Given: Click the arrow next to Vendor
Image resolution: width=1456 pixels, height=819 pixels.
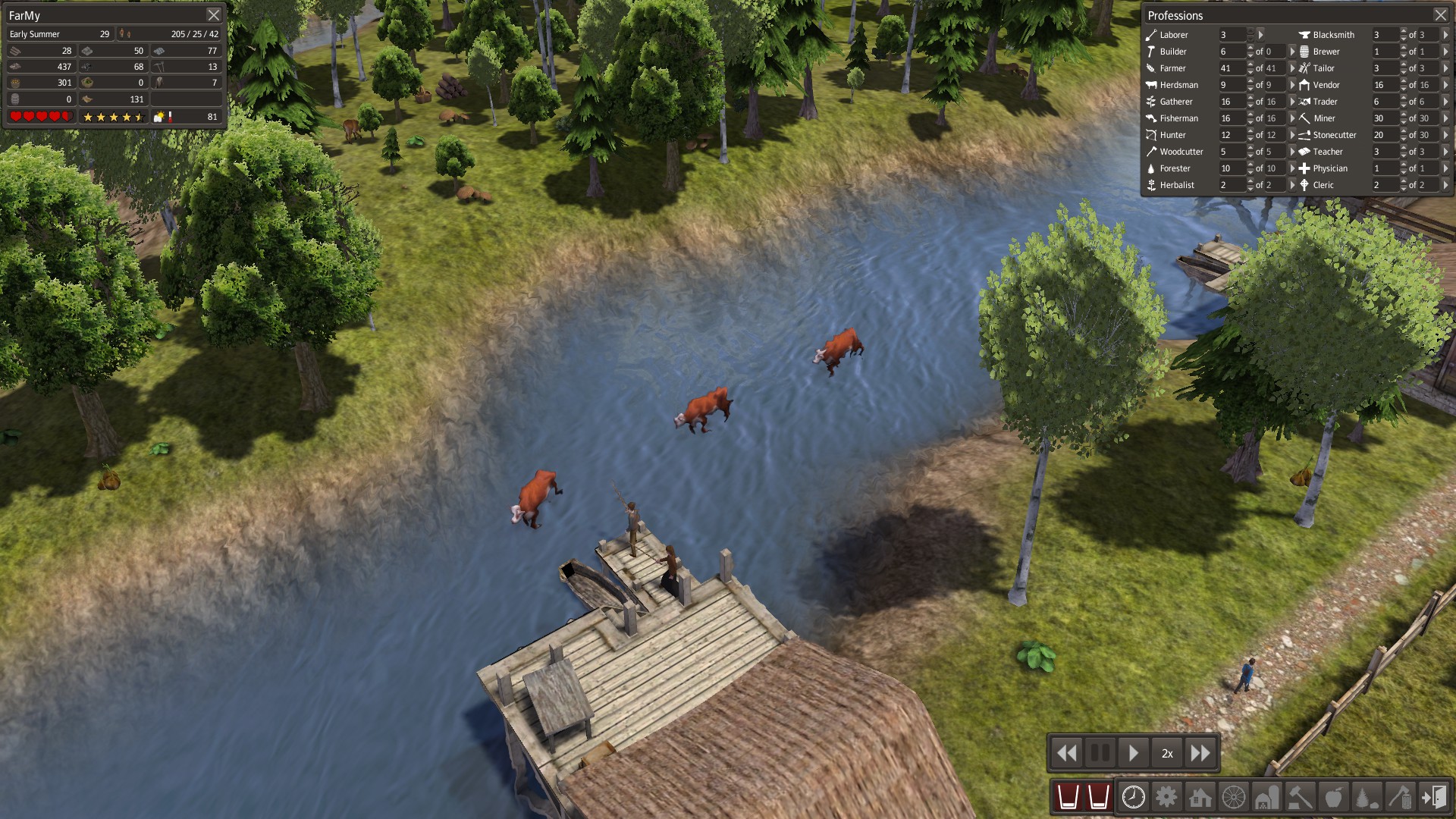Looking at the screenshot, I should 1445,85.
